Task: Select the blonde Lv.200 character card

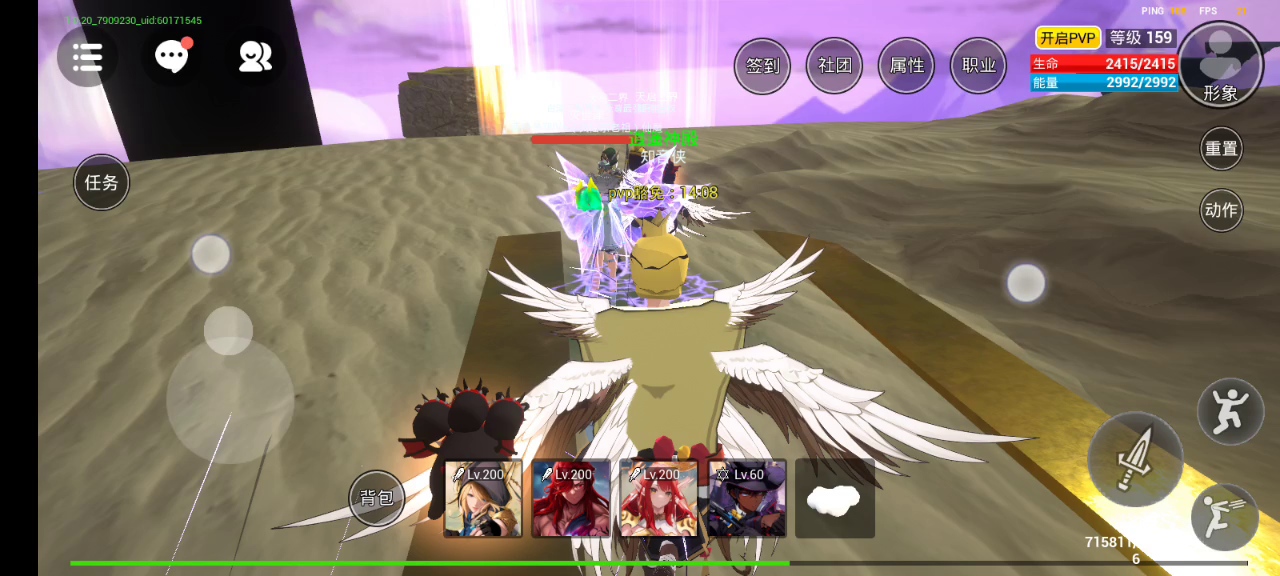Action: 483,498
